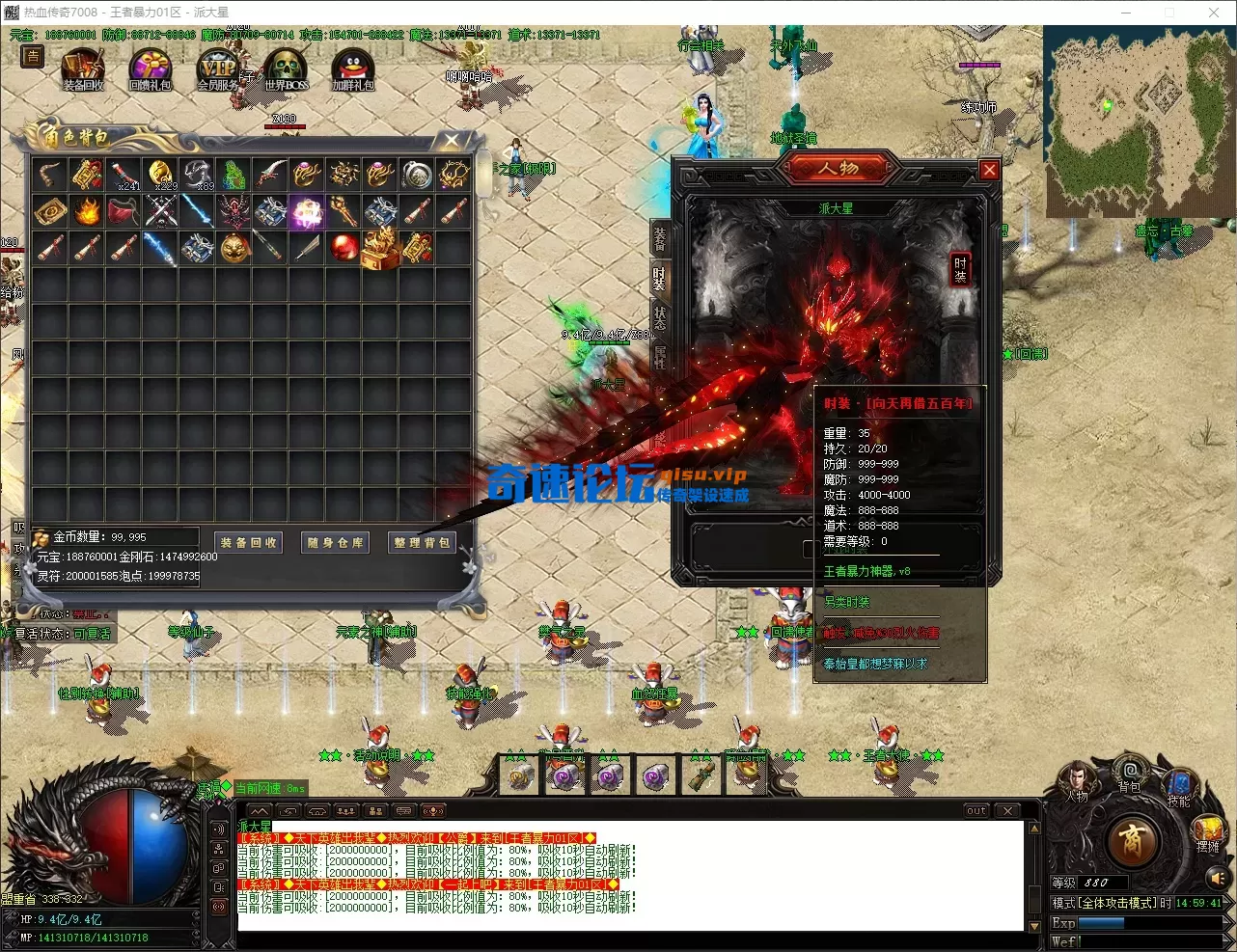The width and height of the screenshot is (1237, 952).
Task: Open the 加群礼包 penguin icon
Action: click(352, 69)
